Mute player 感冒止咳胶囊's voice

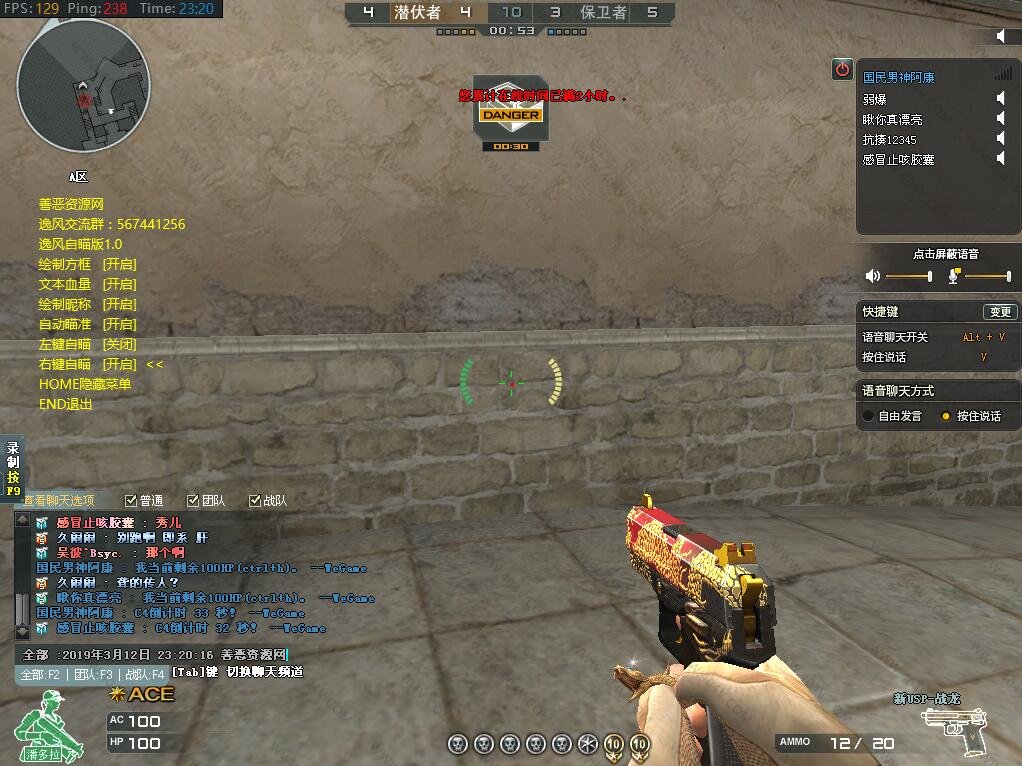pyautogui.click(x=1000, y=158)
